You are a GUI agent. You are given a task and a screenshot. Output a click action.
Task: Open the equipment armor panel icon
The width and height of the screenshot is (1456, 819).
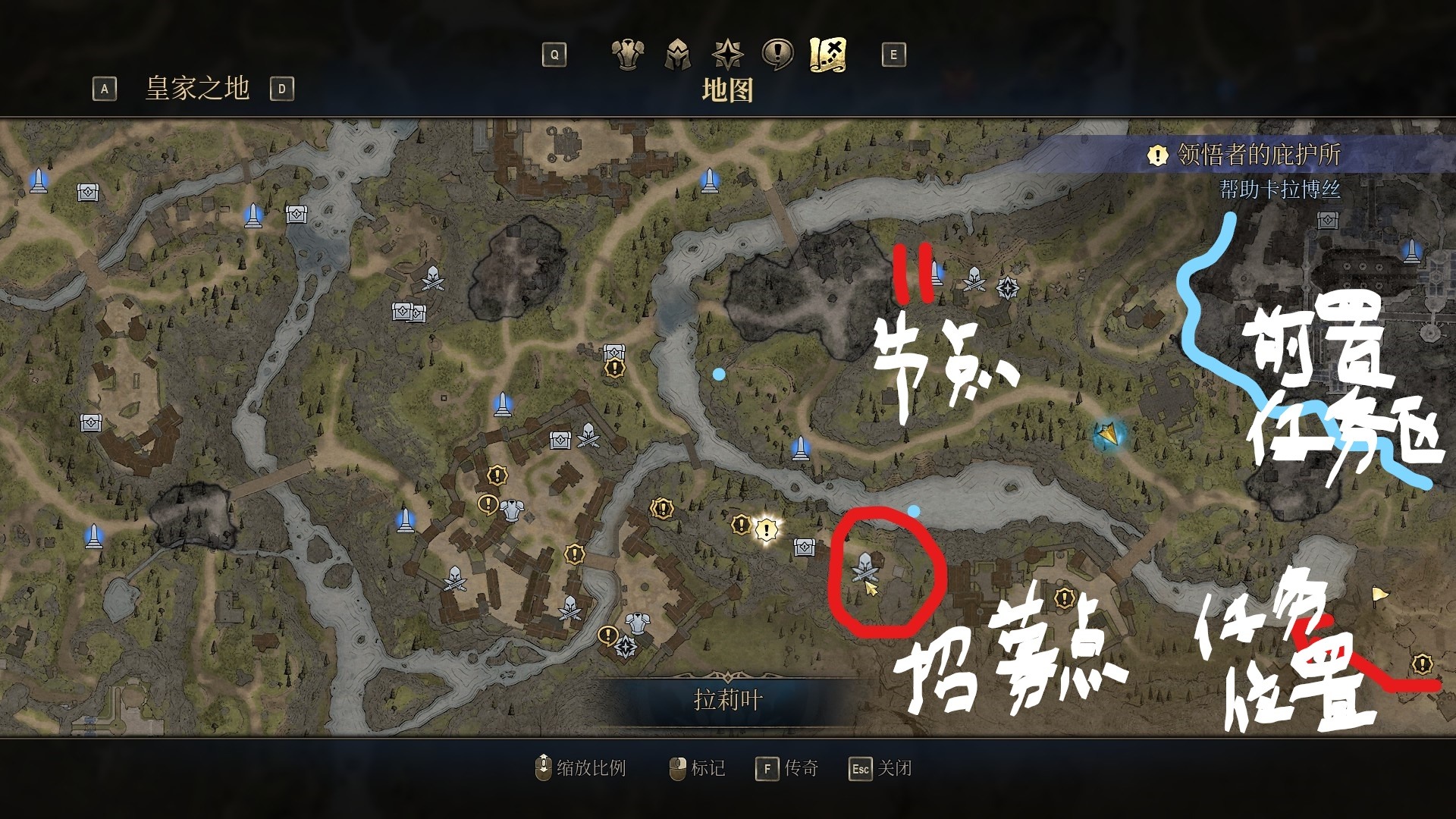click(628, 53)
